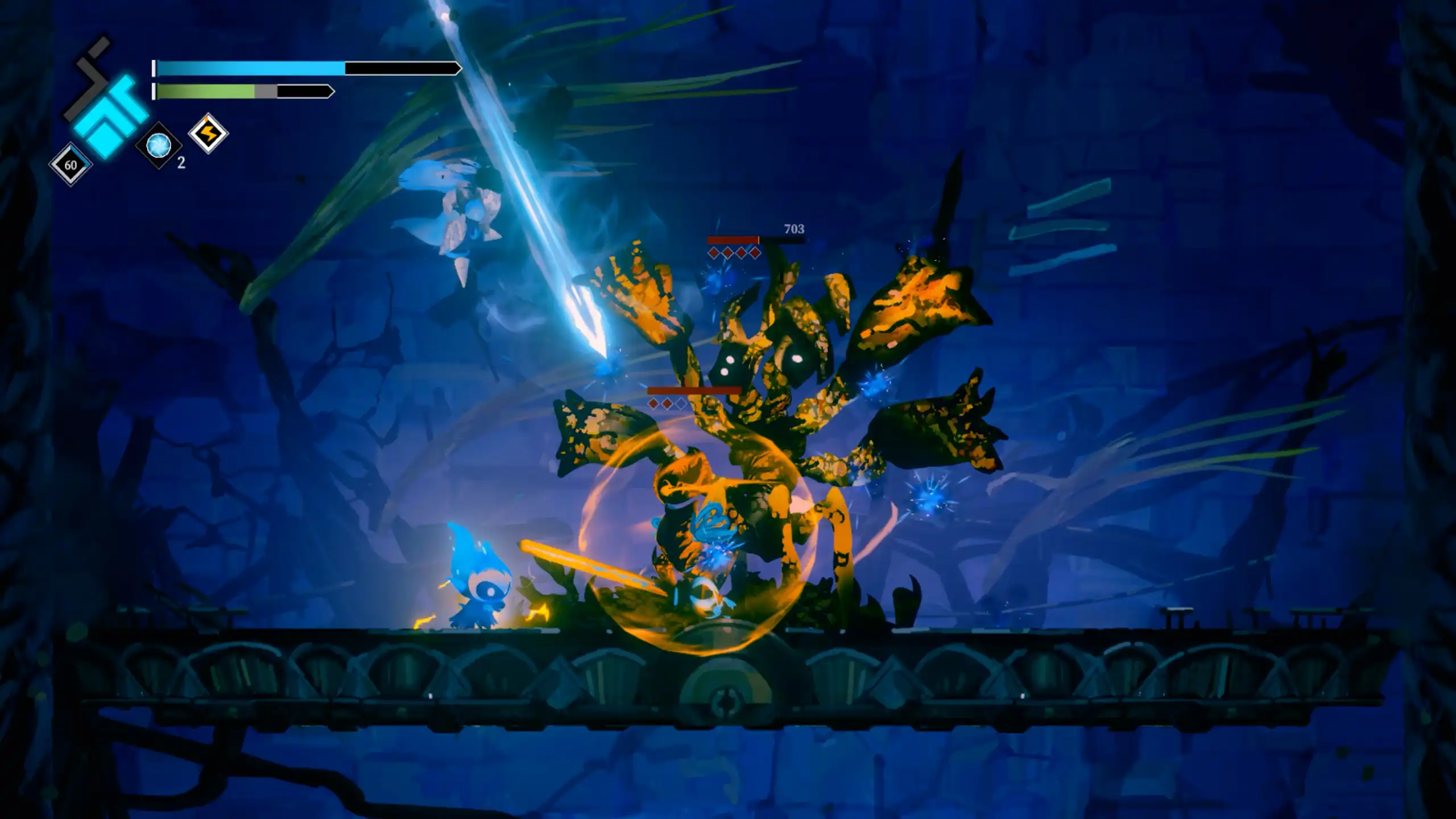This screenshot has height=819, width=1456.
Task: Activate the lightning bolt buff icon
Action: coord(209,134)
